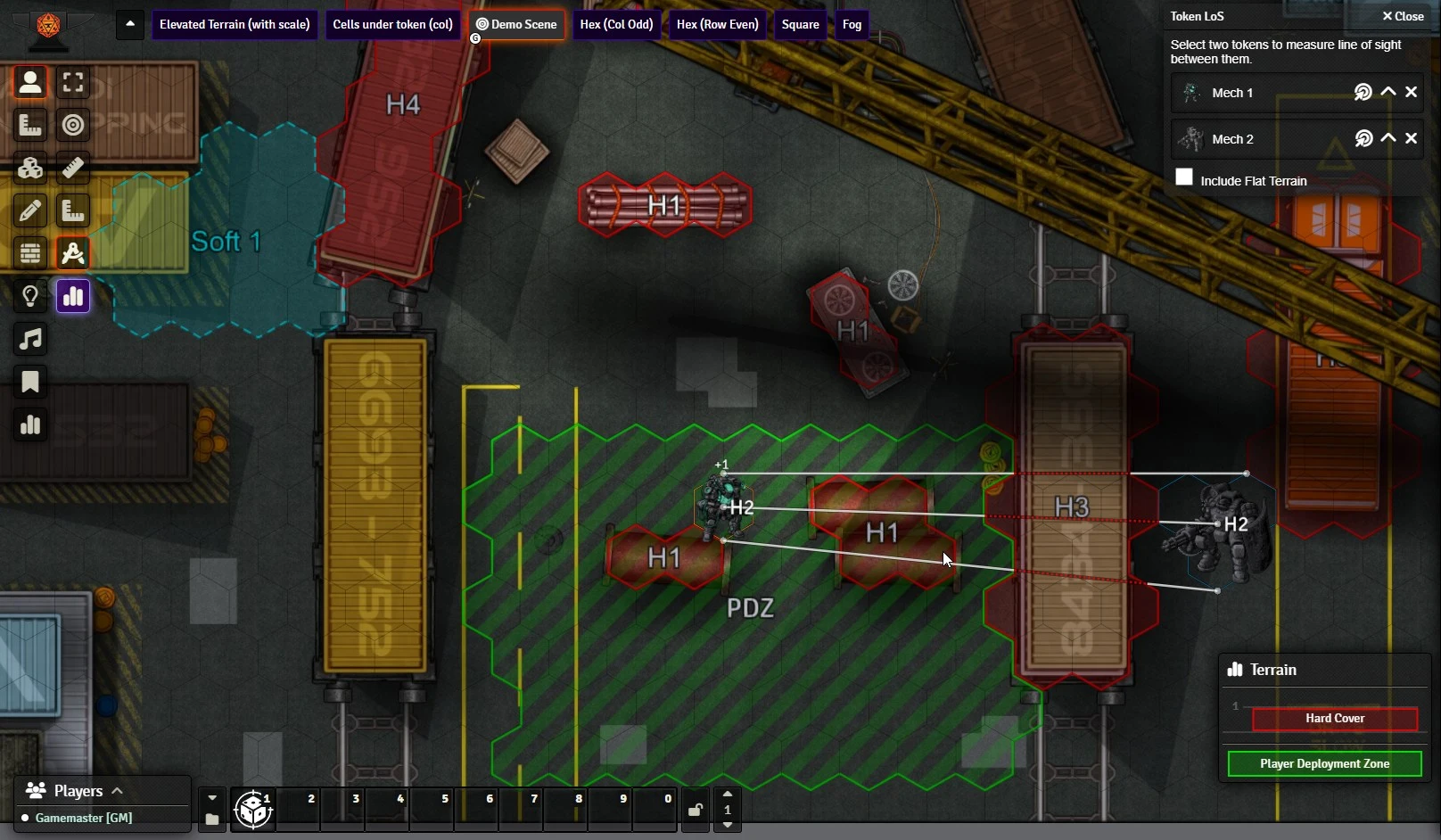Select the Square scene tab
The height and width of the screenshot is (840, 1441).
[800, 24]
